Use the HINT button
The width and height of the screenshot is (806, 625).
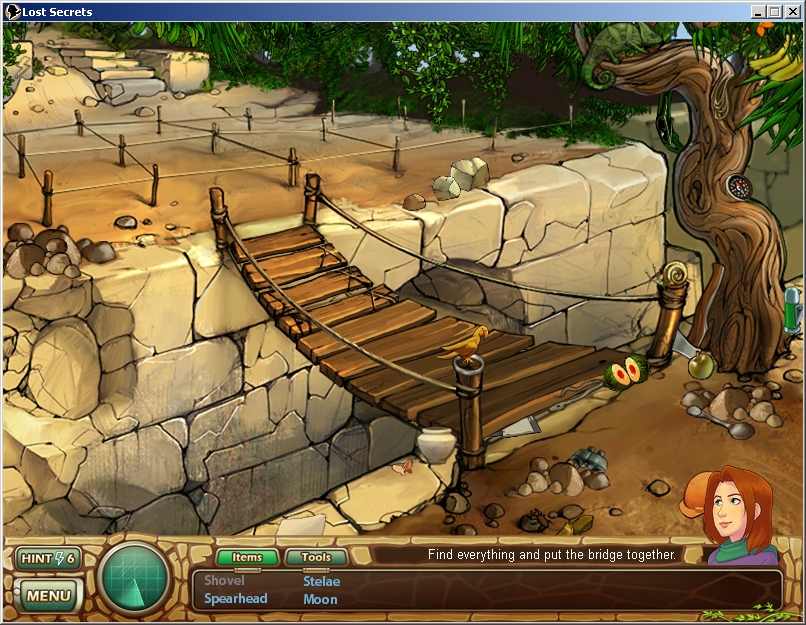(x=47, y=558)
